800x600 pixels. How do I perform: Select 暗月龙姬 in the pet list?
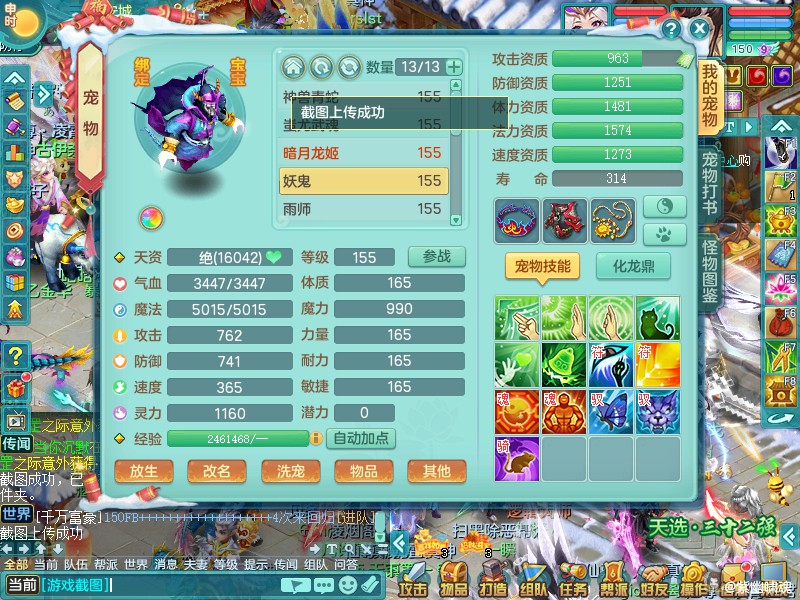click(364, 153)
